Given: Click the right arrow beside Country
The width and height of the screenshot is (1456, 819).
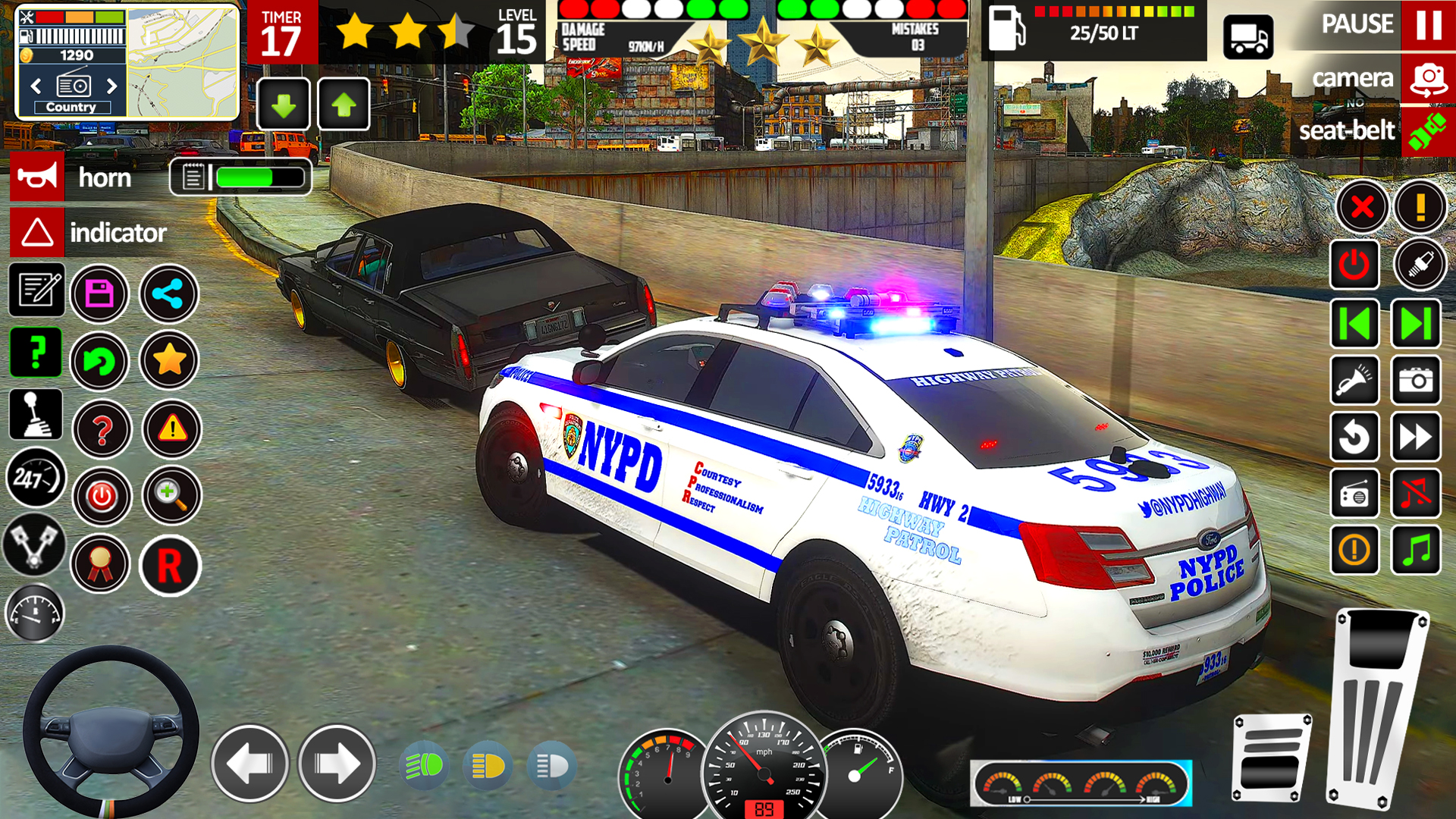Looking at the screenshot, I should click(114, 86).
